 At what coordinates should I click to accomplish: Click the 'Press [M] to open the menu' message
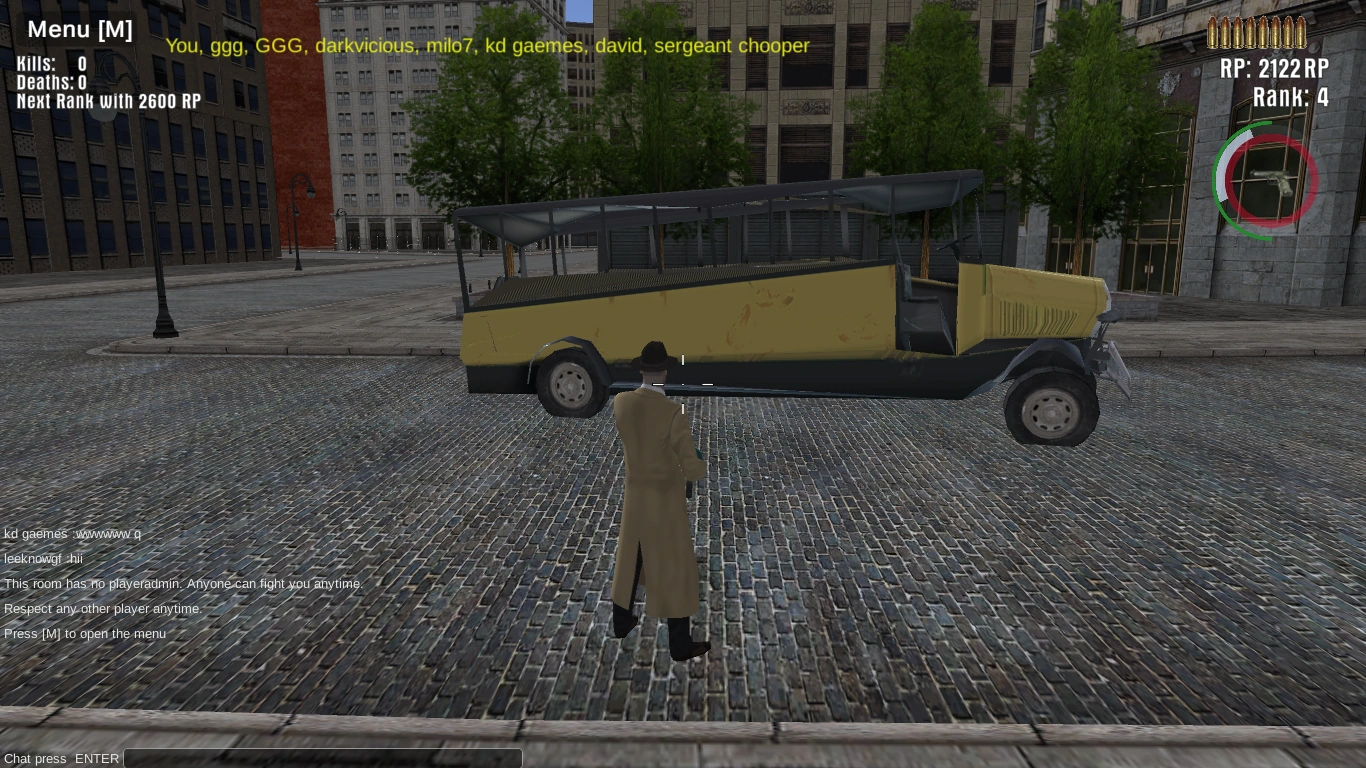coord(85,633)
